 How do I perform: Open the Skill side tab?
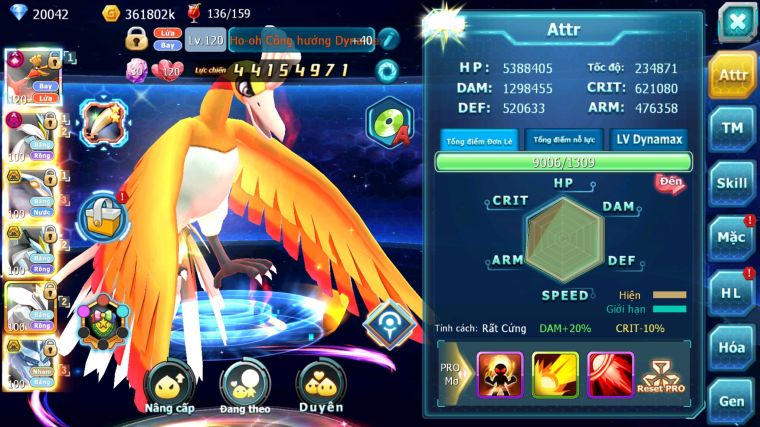pos(732,183)
